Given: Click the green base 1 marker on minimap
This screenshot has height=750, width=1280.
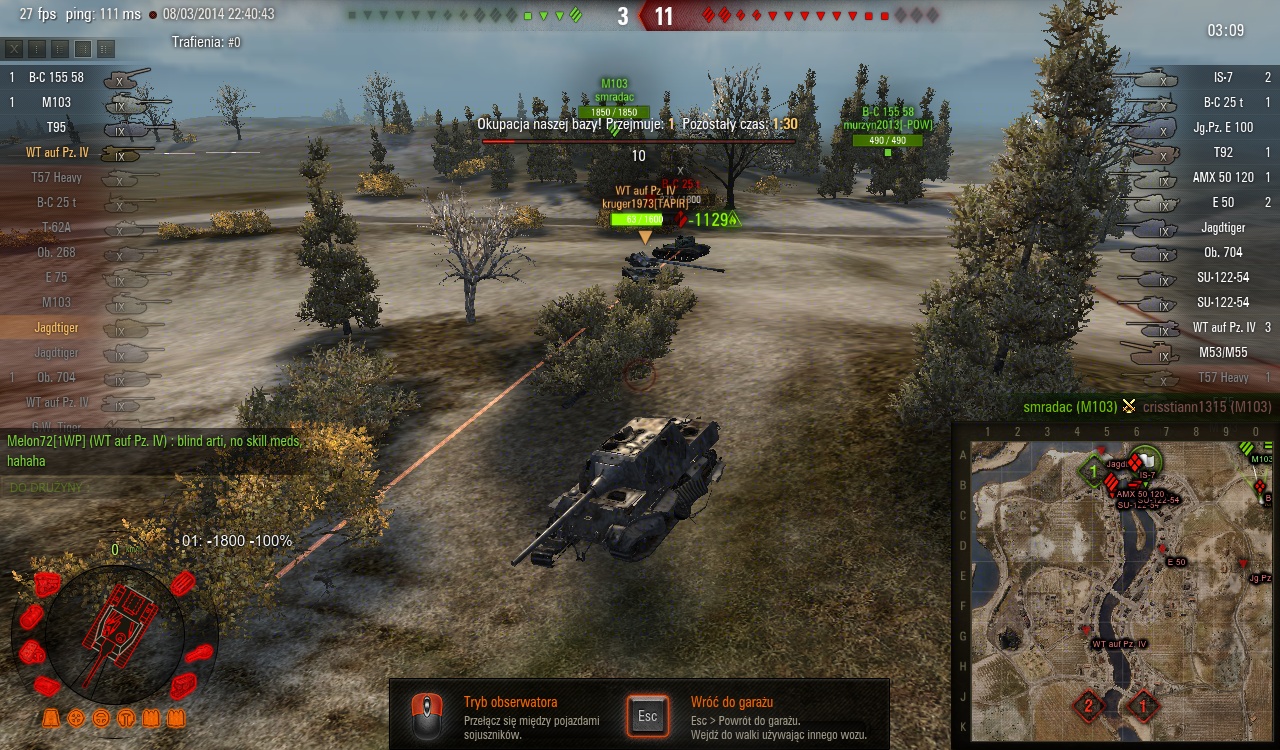Looking at the screenshot, I should pyautogui.click(x=1093, y=470).
